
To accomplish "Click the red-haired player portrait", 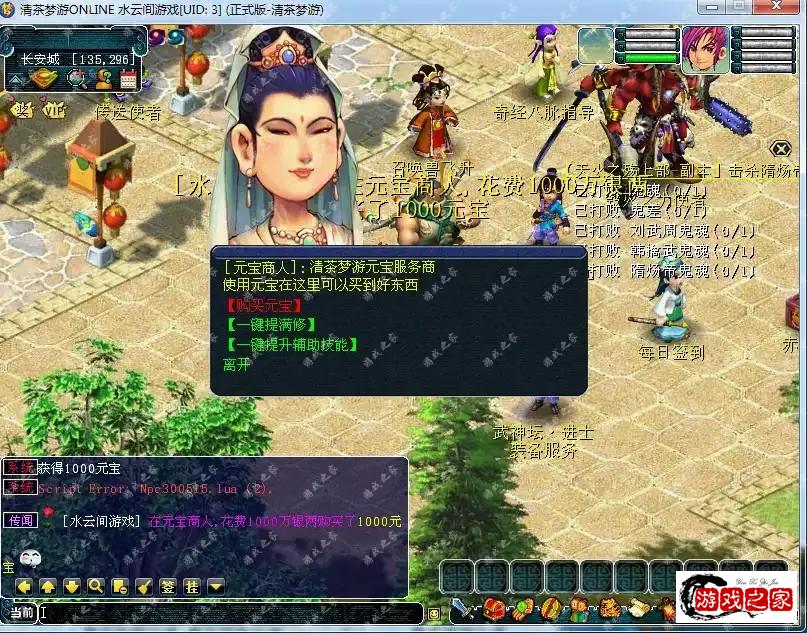I will pos(703,48).
